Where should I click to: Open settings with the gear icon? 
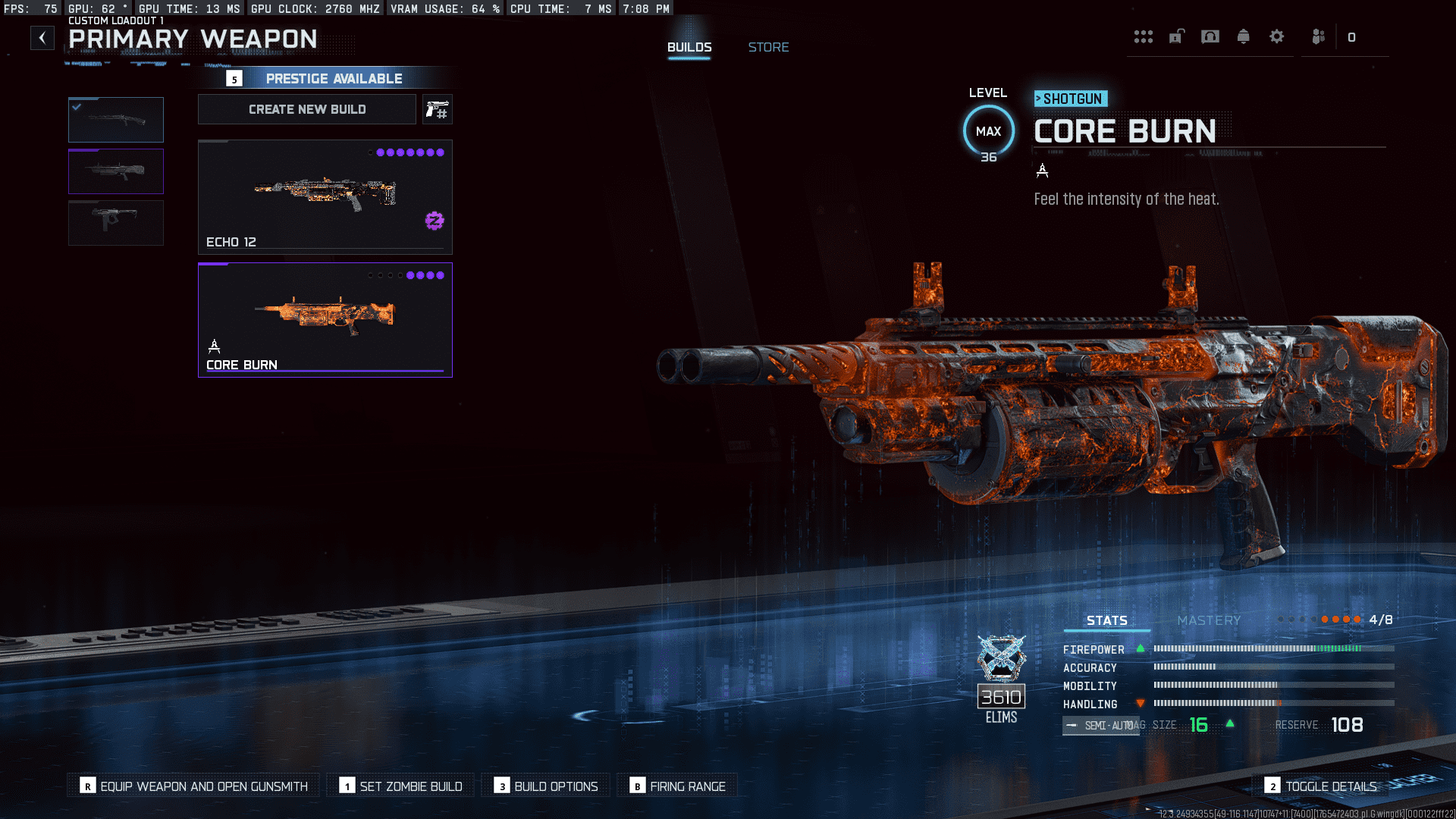pos(1276,36)
